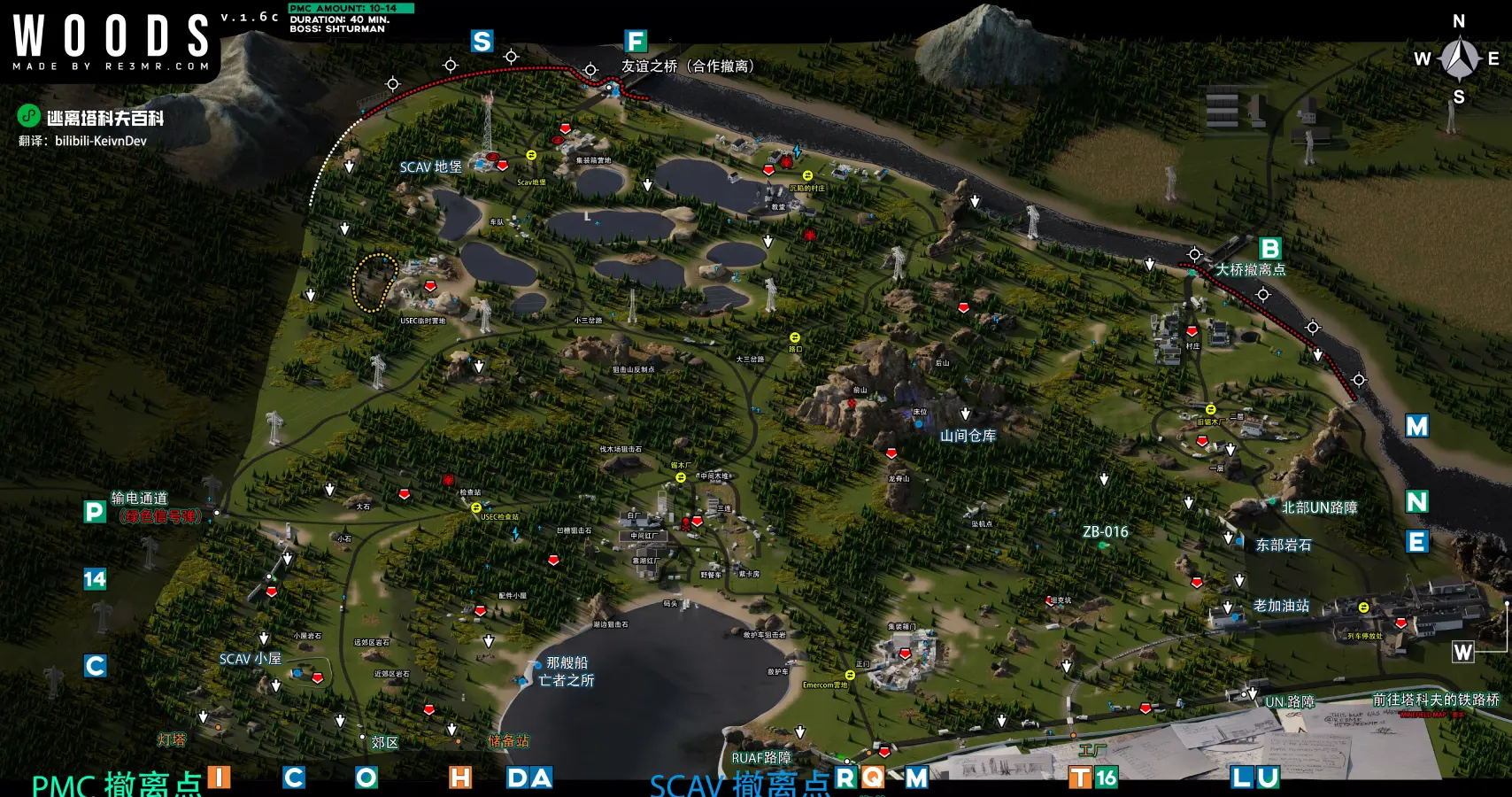Image resolution: width=1512 pixels, height=797 pixels.
Task: Select the green B marker at 大桥撤离点
Action: (1269, 249)
